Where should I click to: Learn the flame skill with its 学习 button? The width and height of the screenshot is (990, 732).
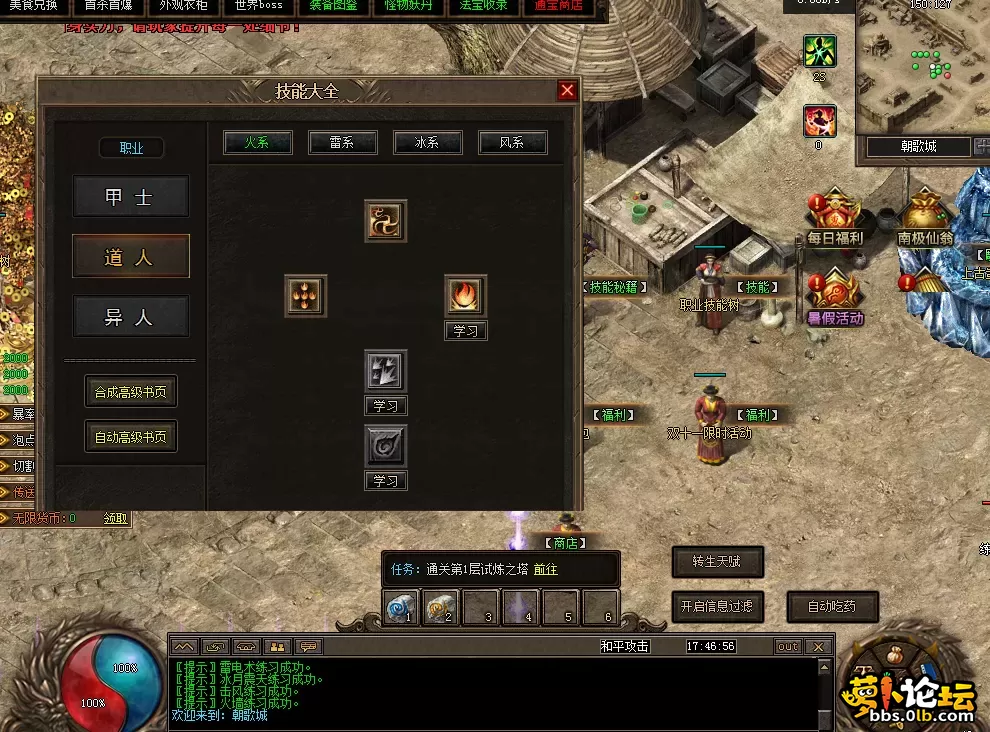click(x=466, y=331)
